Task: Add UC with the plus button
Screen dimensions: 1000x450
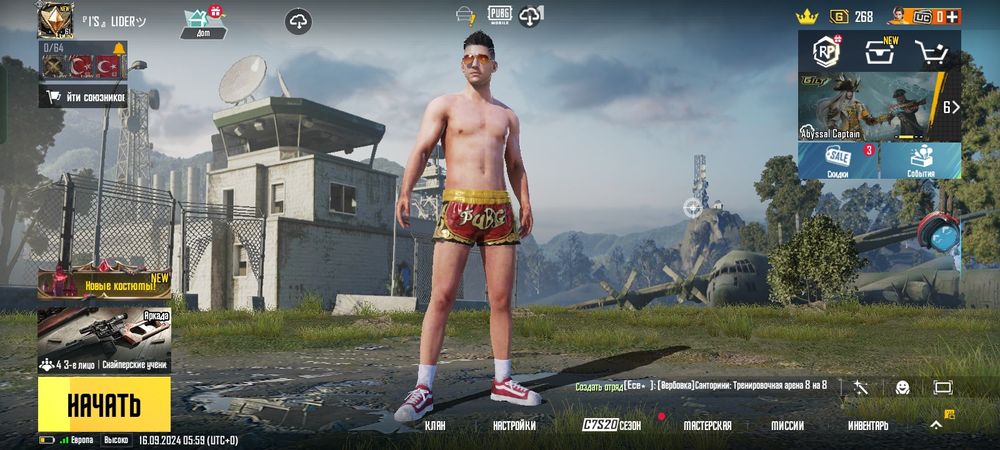Action: pos(951,17)
